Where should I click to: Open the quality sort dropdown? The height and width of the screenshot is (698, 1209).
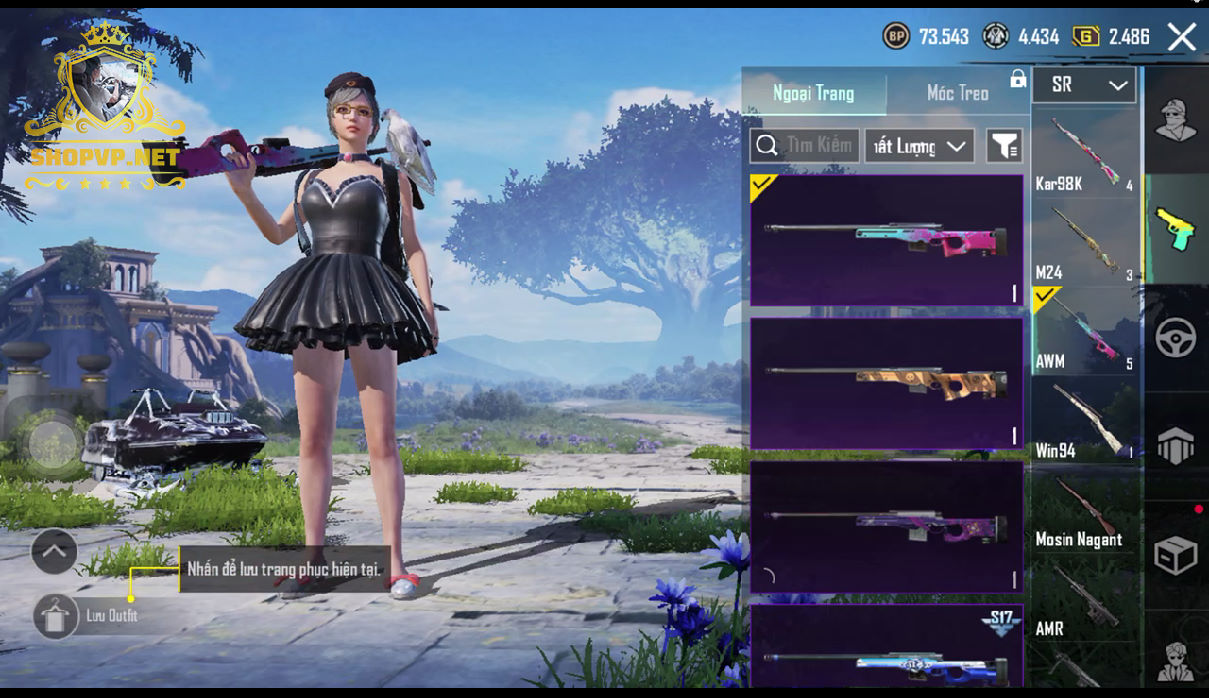tap(919, 146)
